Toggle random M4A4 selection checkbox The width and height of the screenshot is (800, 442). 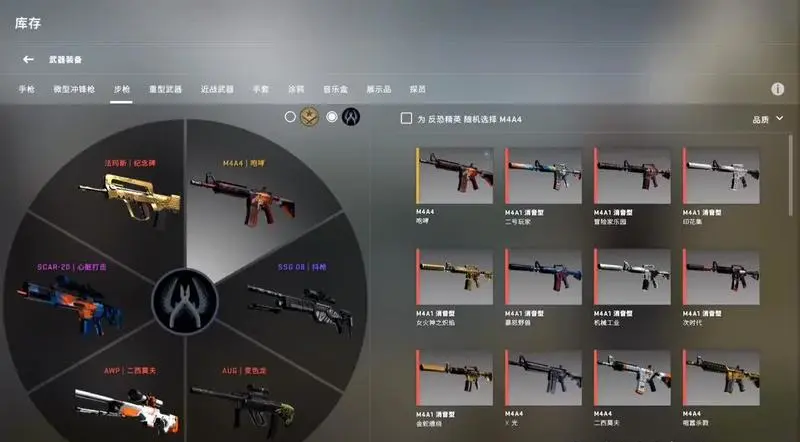pos(406,119)
